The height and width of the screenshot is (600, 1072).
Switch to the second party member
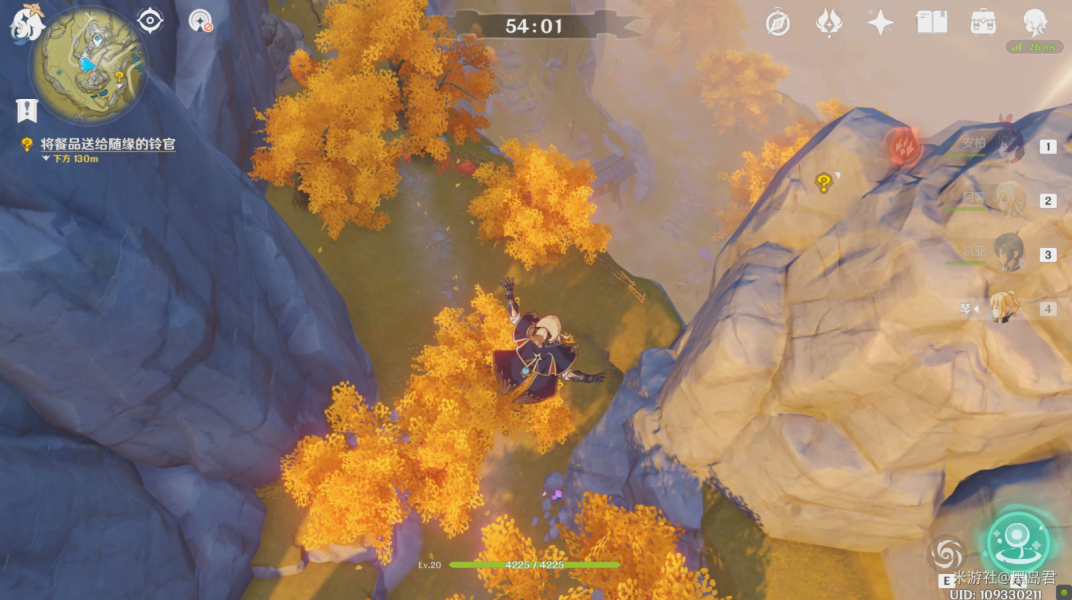(x=1006, y=200)
